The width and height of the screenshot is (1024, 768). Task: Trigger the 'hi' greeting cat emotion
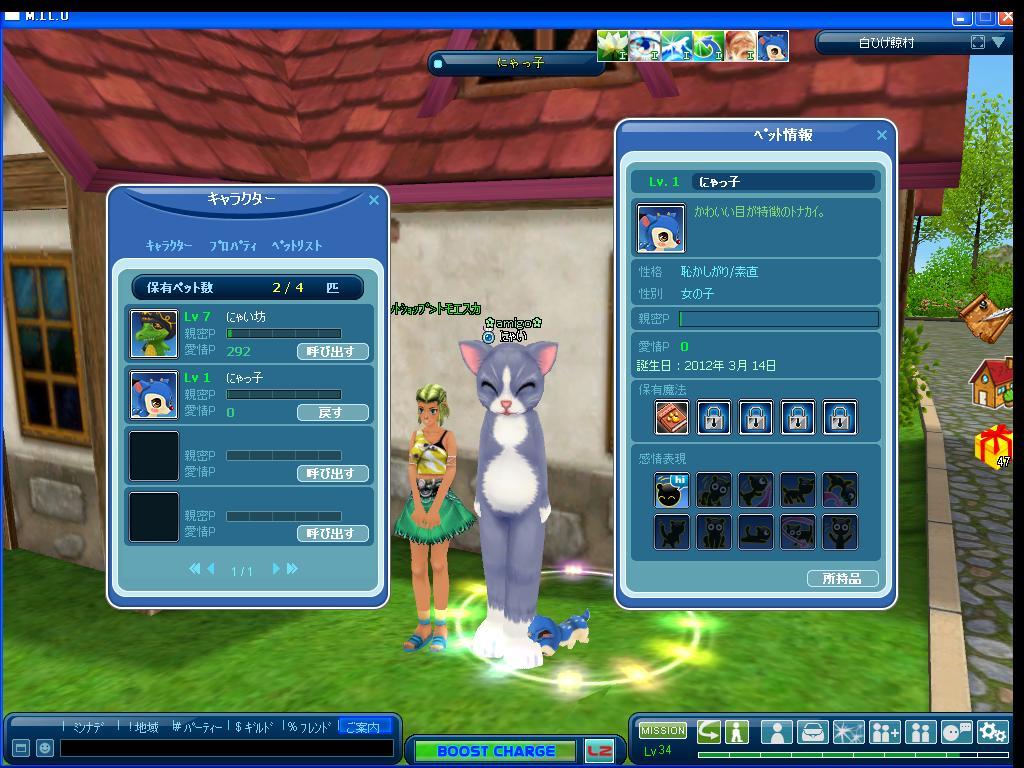coord(672,490)
